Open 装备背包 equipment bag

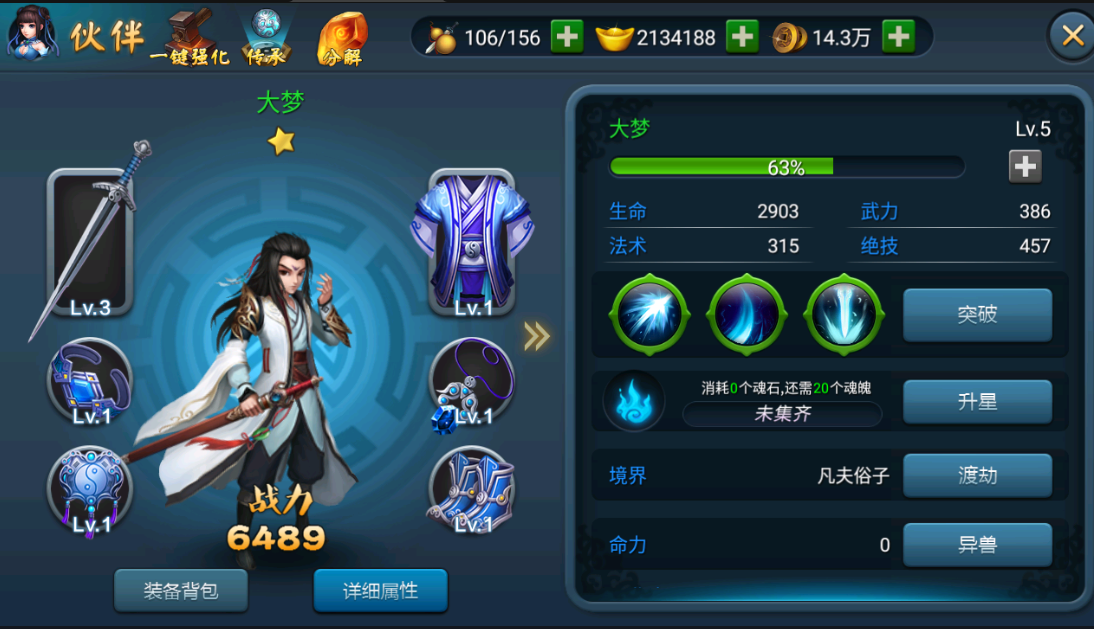pos(181,591)
